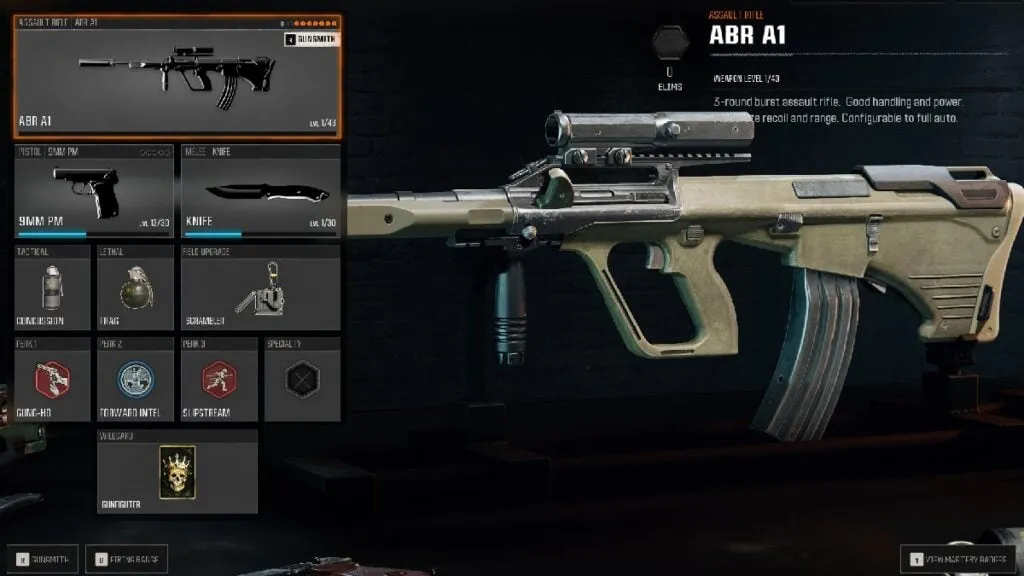Screen dimensions: 1024x576
Task: Open the Concussion tactical slot
Action: pyautogui.click(x=53, y=287)
